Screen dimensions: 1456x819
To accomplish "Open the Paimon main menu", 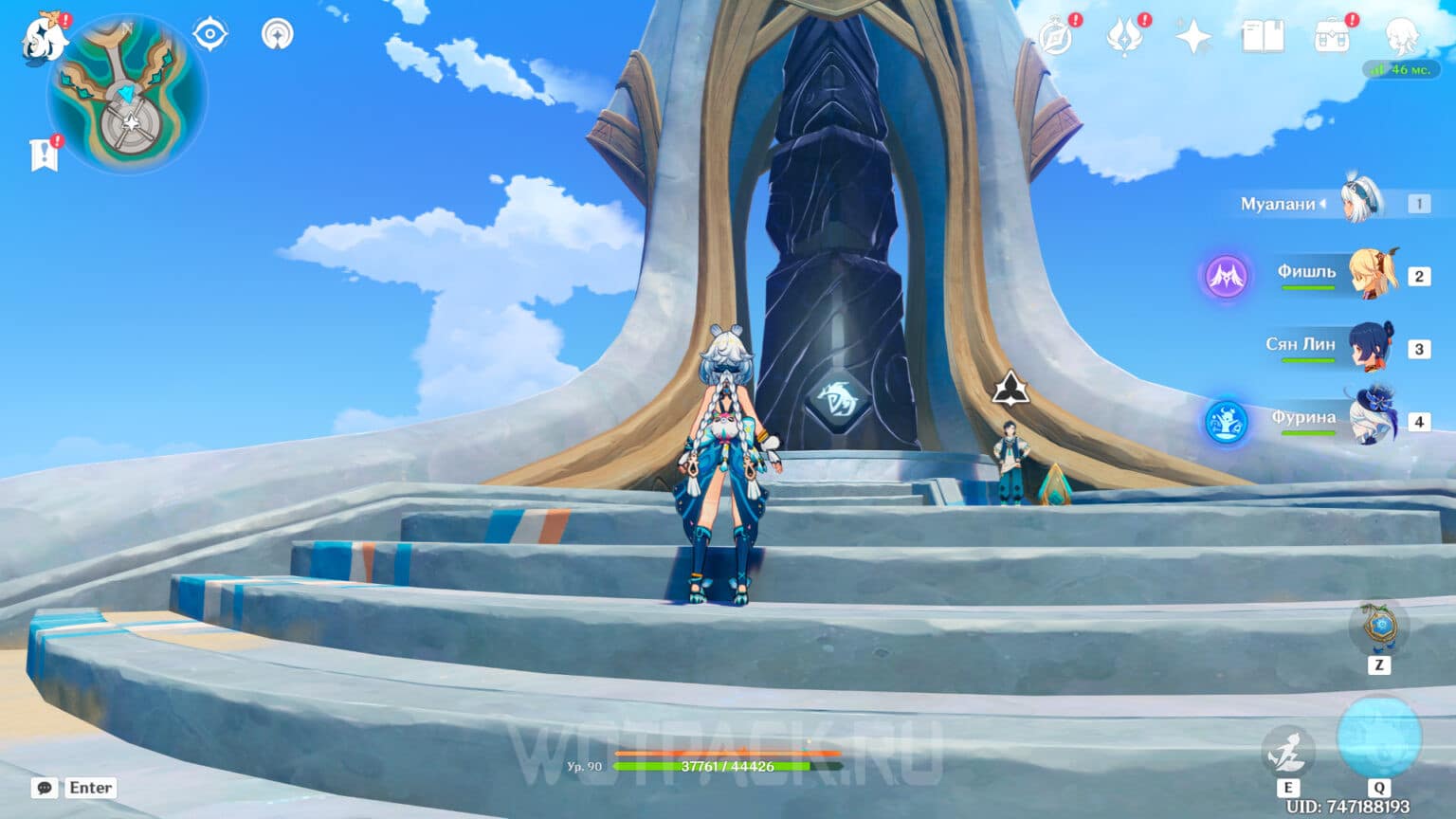I will click(x=38, y=38).
